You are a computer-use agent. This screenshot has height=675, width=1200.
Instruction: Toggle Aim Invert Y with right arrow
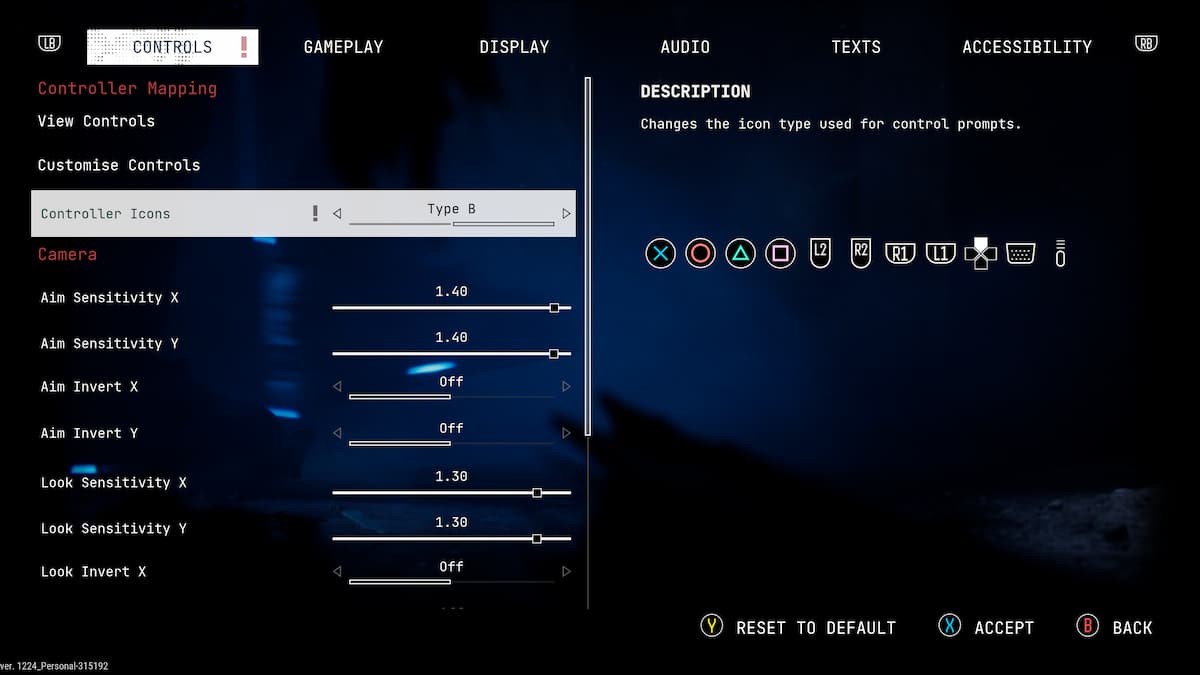click(x=567, y=433)
